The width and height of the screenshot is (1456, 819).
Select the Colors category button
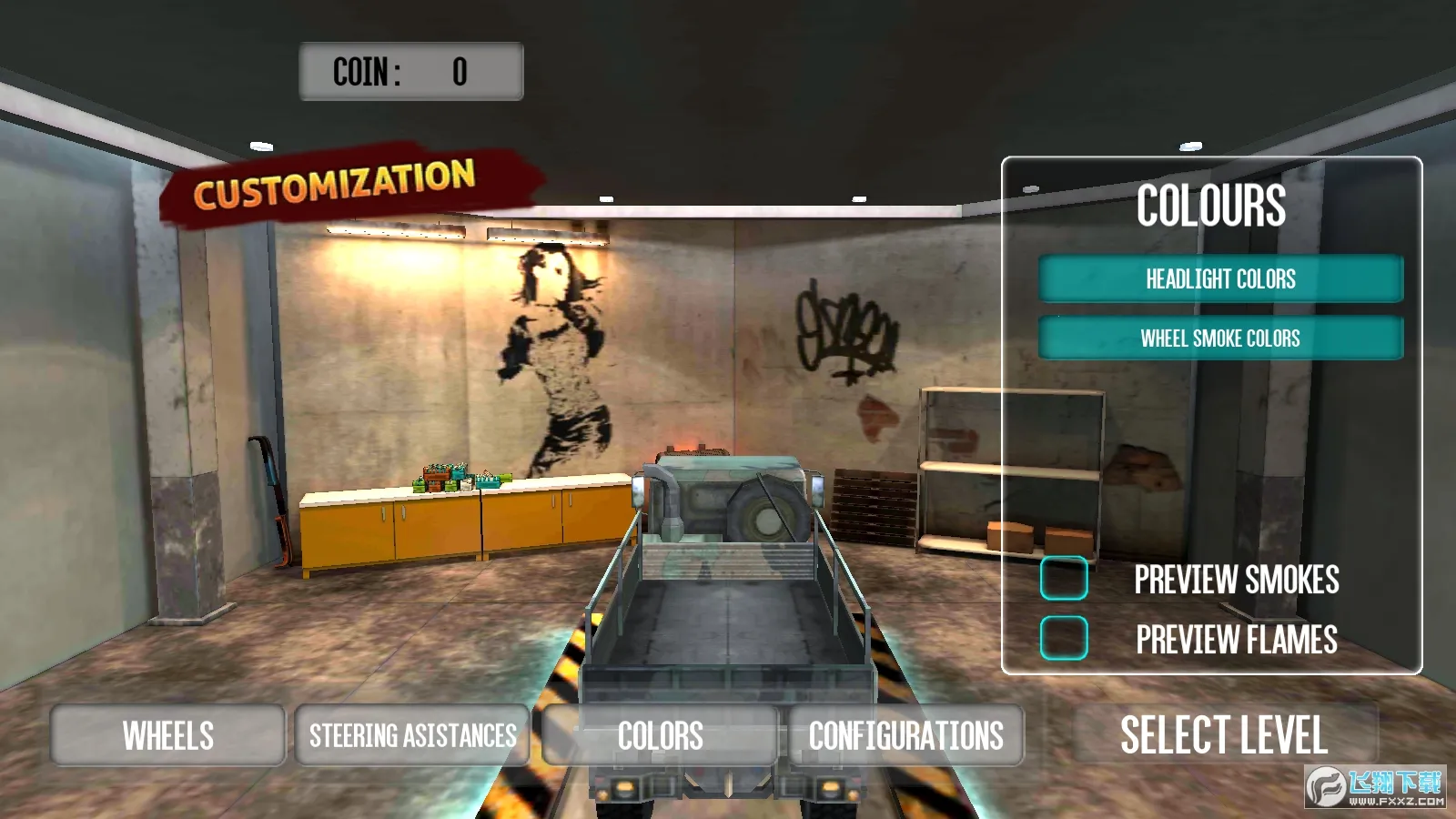click(x=660, y=735)
